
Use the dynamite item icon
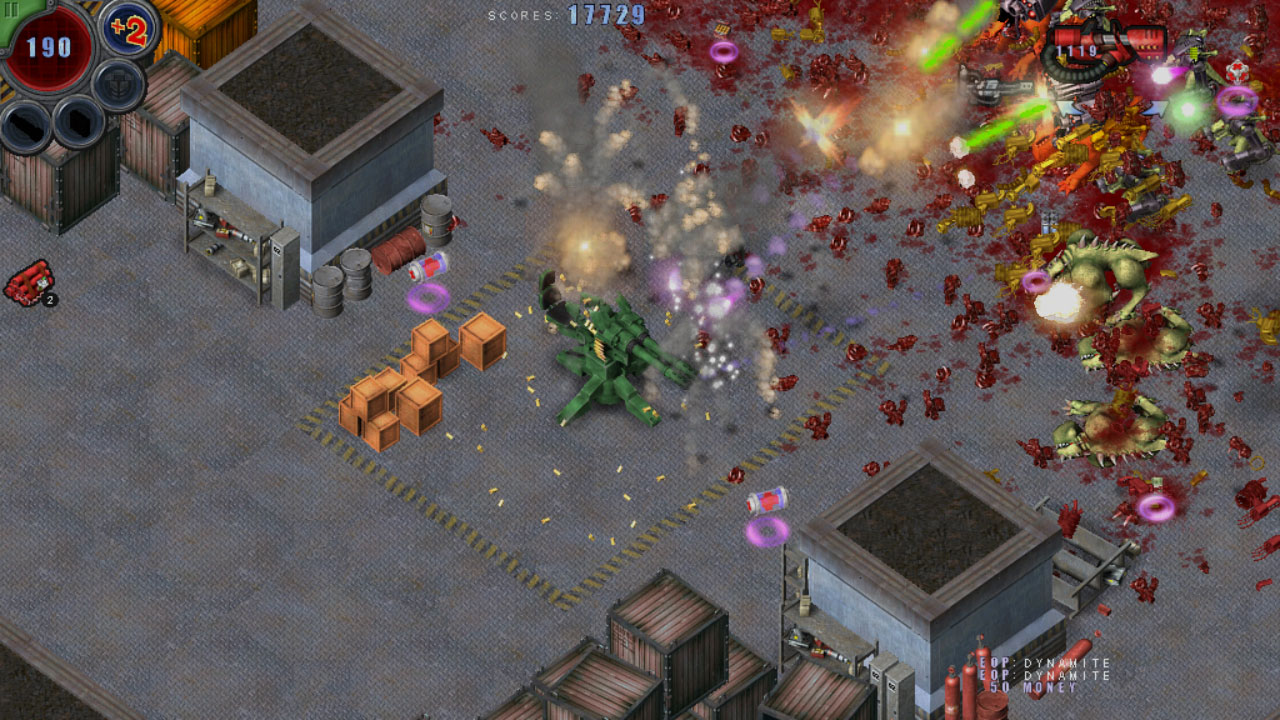(x=28, y=283)
